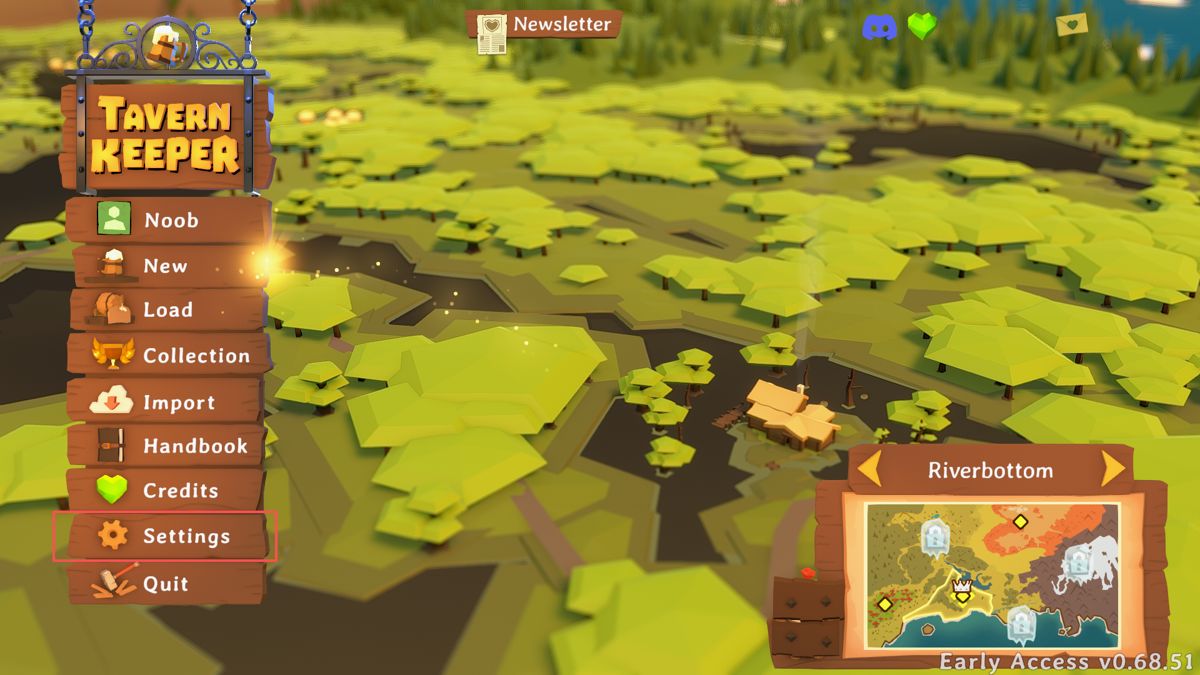Quit the game

[165, 584]
